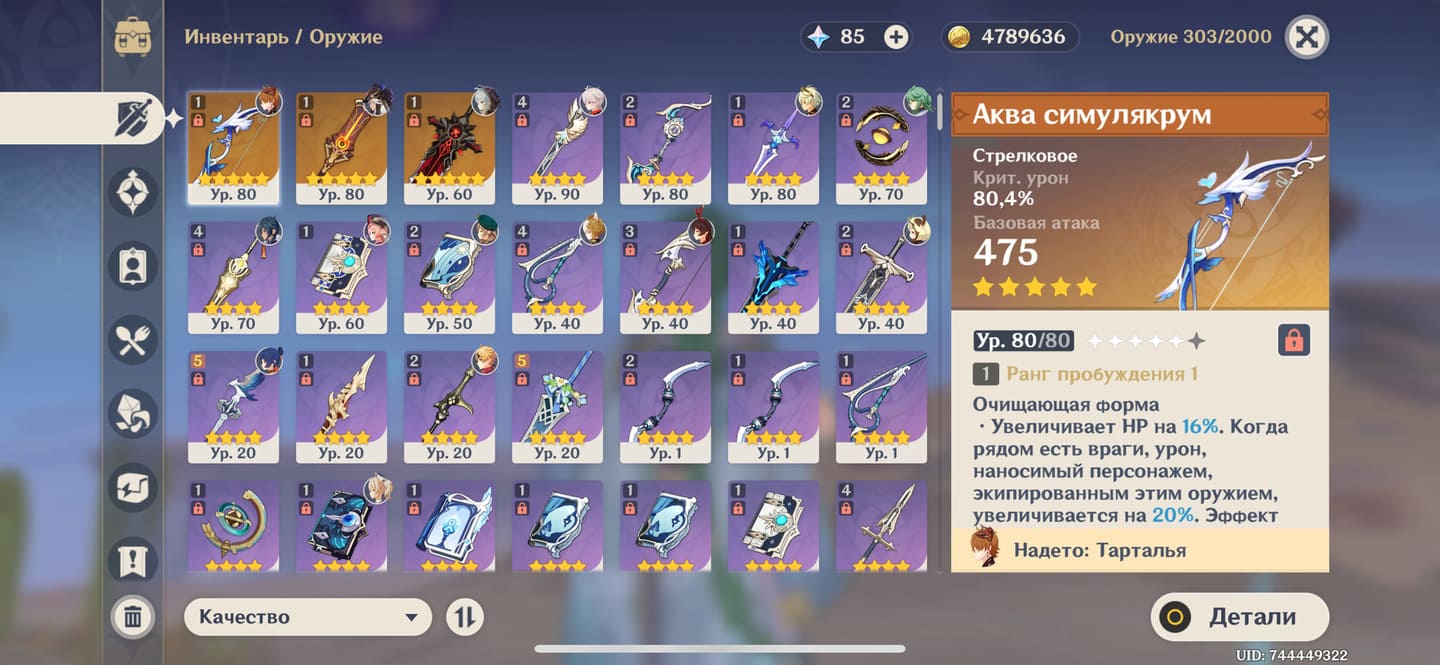Viewport: 1440px width, 665px height.
Task: Switch to the food tab
Action: (133, 342)
